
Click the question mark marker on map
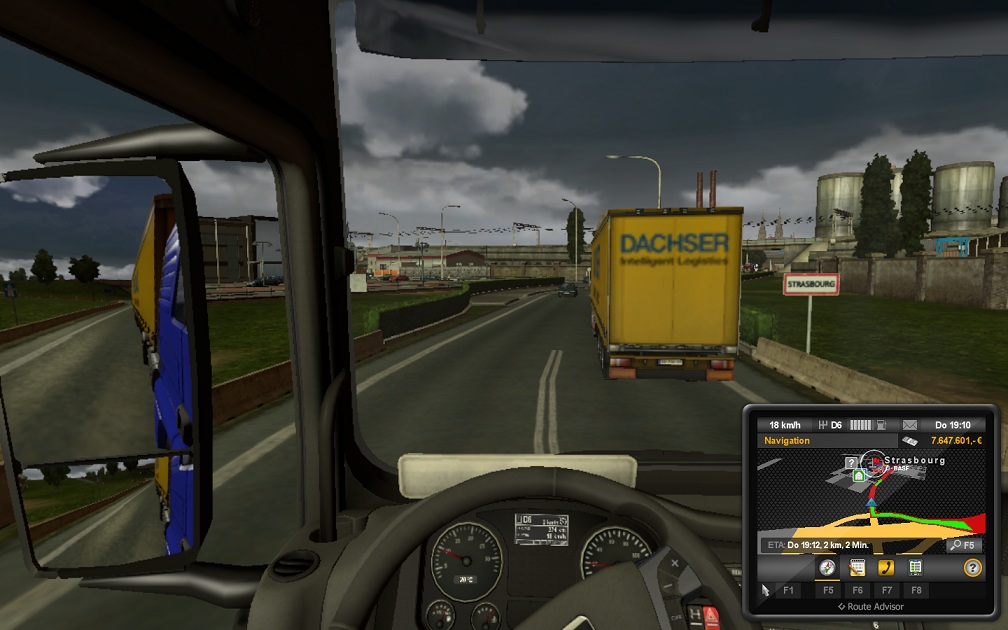coord(850,462)
